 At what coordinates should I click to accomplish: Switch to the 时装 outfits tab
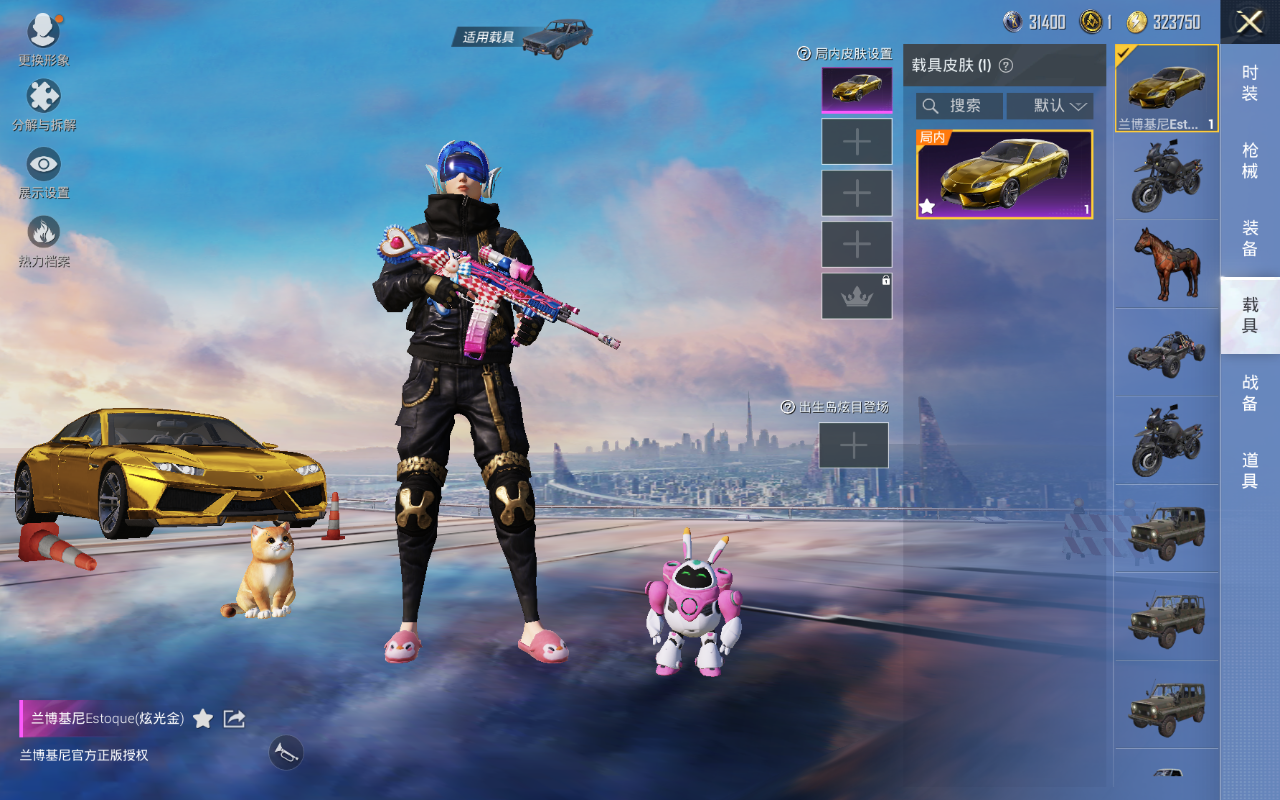click(1249, 83)
